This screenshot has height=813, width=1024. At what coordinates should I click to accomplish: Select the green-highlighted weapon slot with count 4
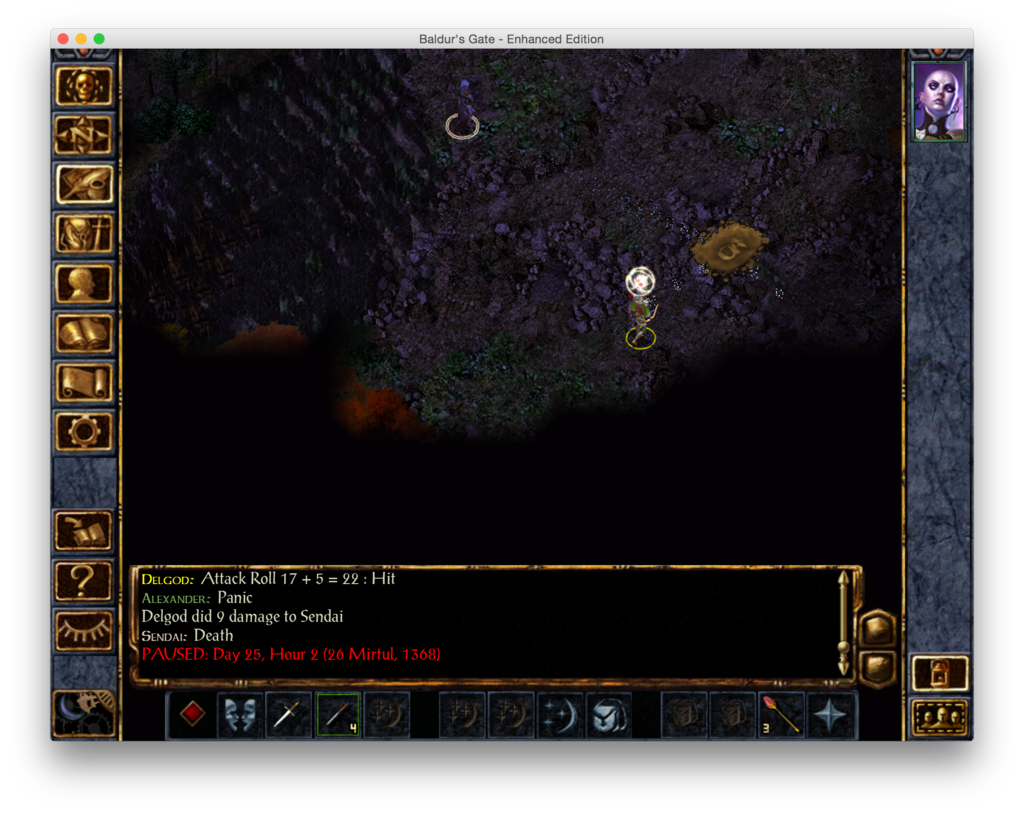click(338, 715)
